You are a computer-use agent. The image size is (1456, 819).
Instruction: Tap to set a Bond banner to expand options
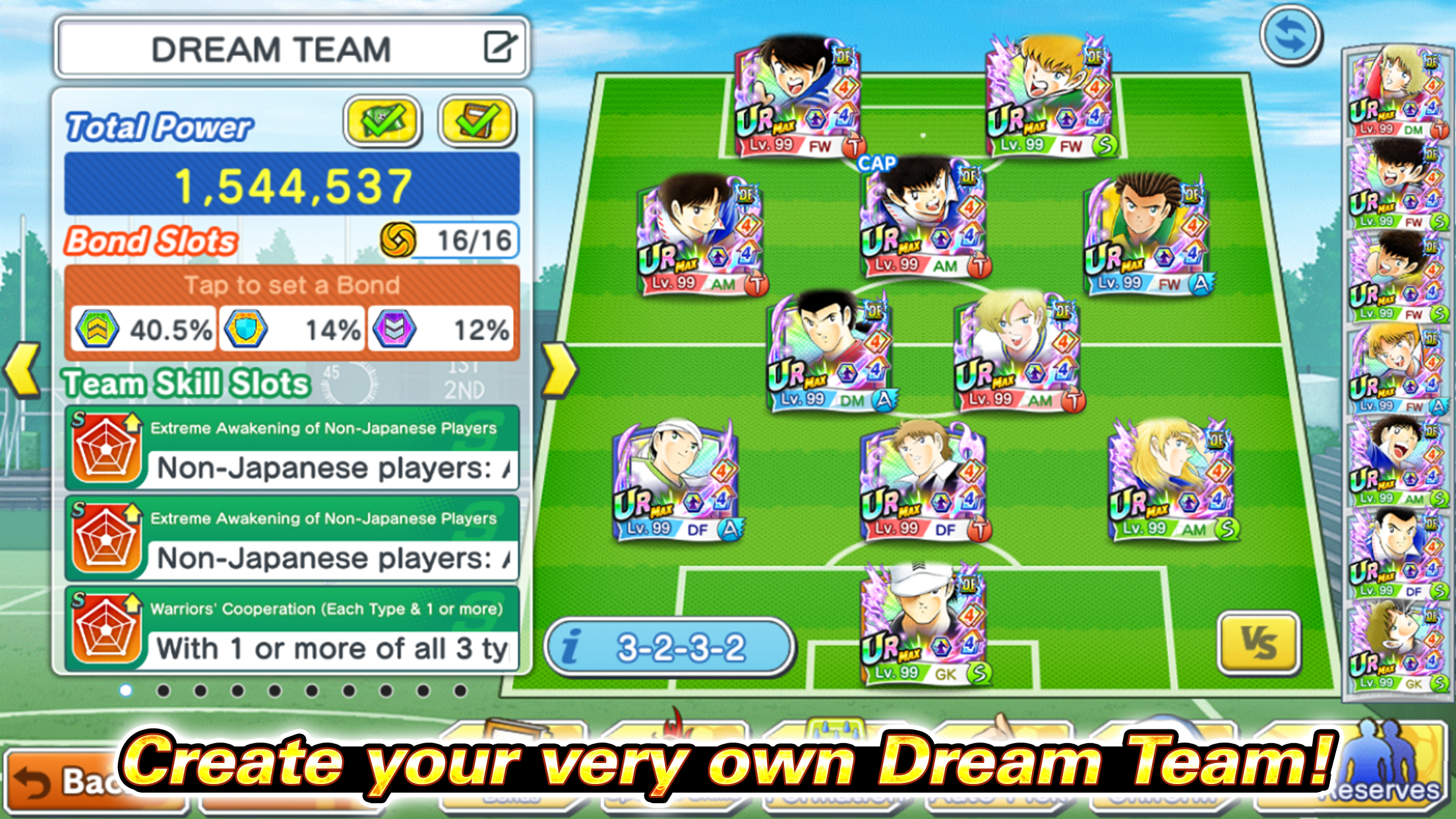click(x=291, y=285)
